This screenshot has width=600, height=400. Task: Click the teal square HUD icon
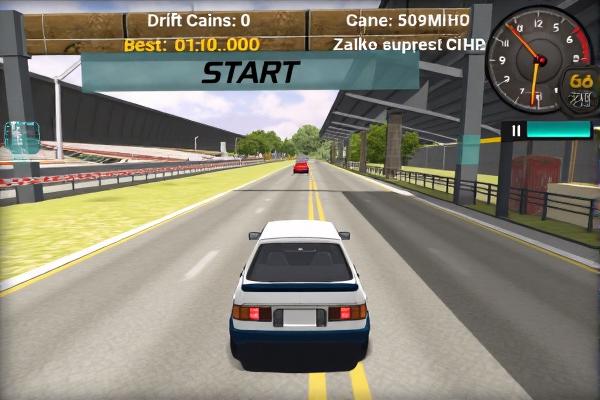click(22, 138)
